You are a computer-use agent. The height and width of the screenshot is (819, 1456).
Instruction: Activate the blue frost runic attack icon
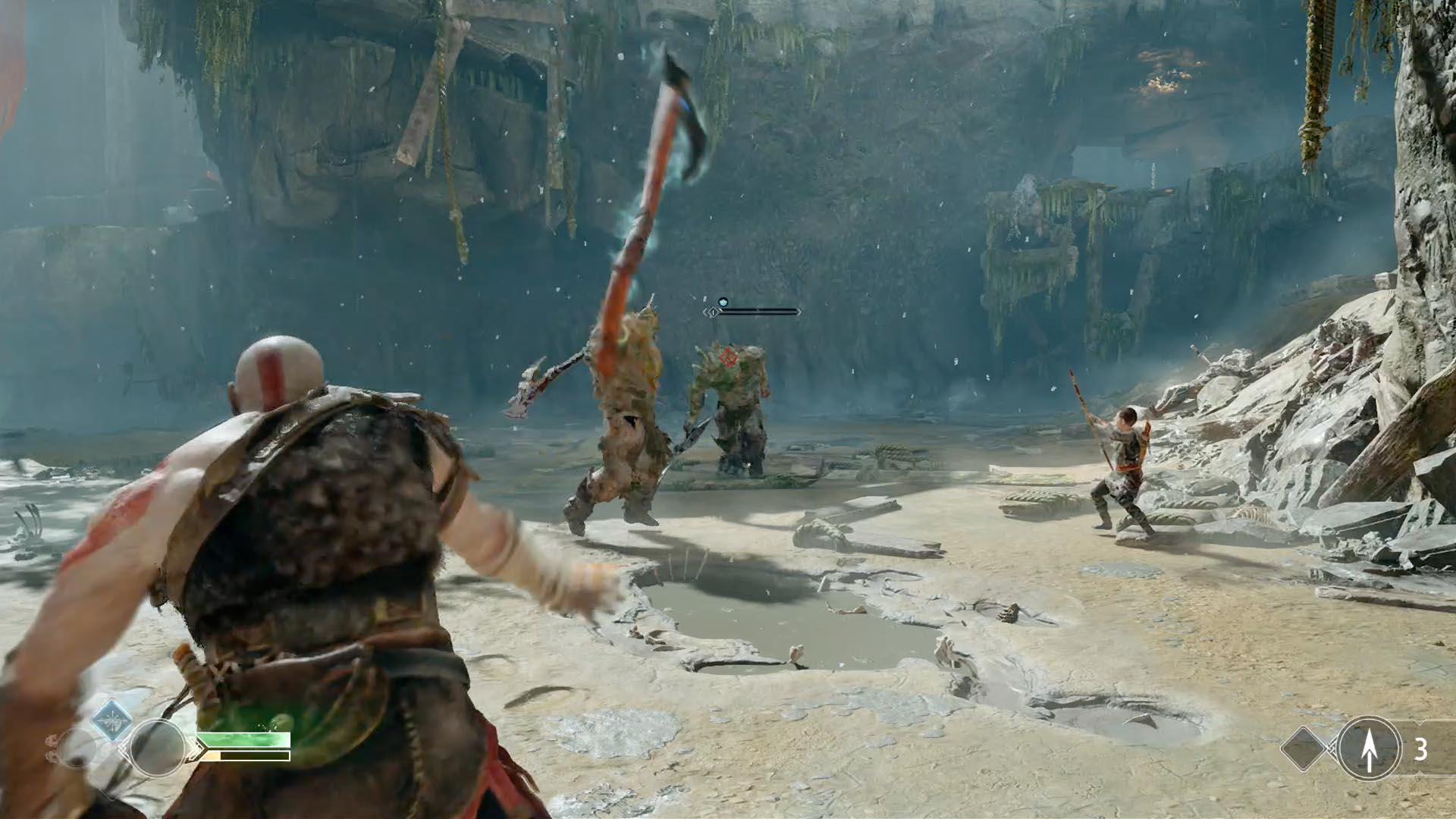pyautogui.click(x=112, y=719)
